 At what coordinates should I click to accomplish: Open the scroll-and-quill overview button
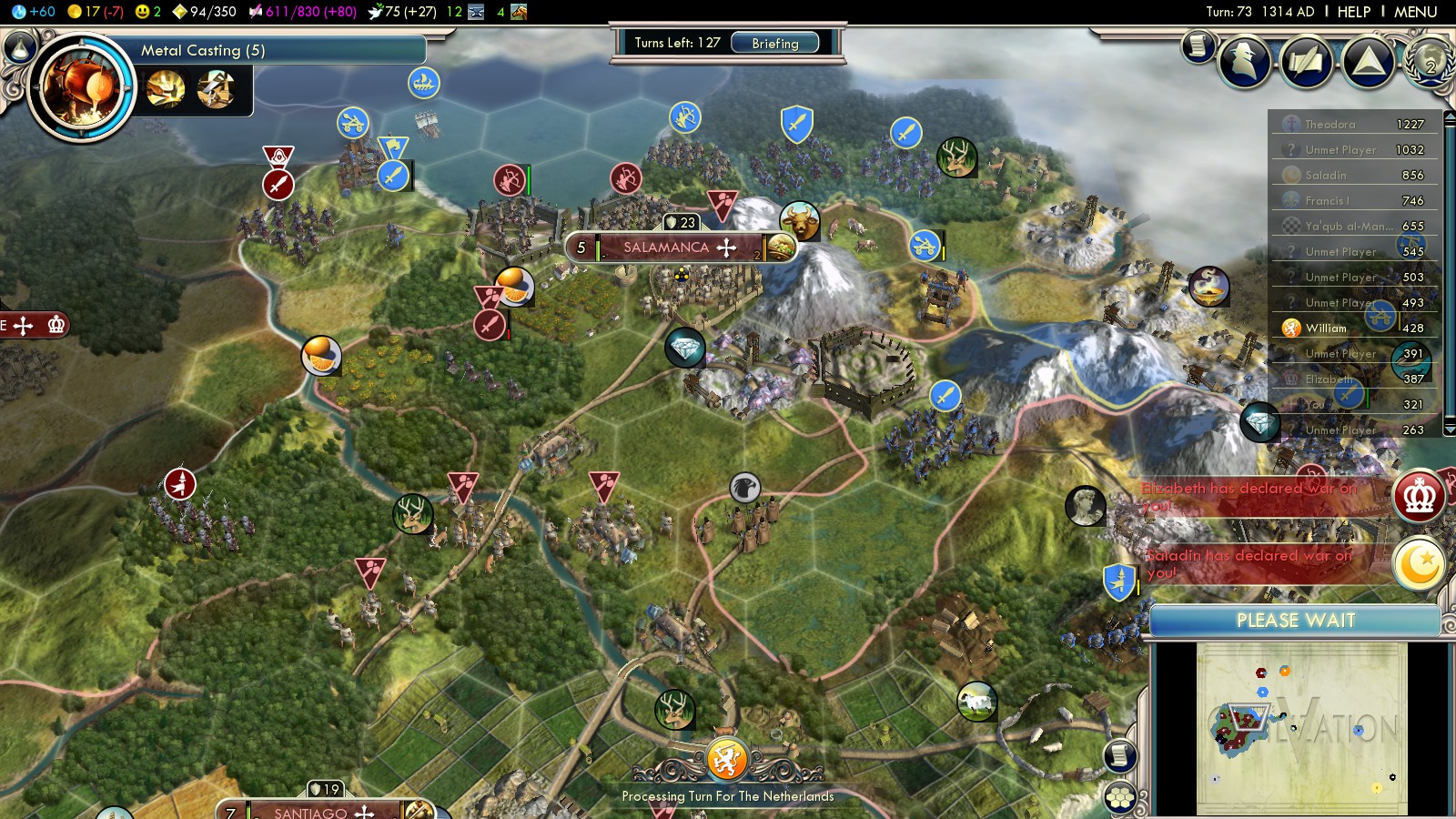(x=1307, y=62)
